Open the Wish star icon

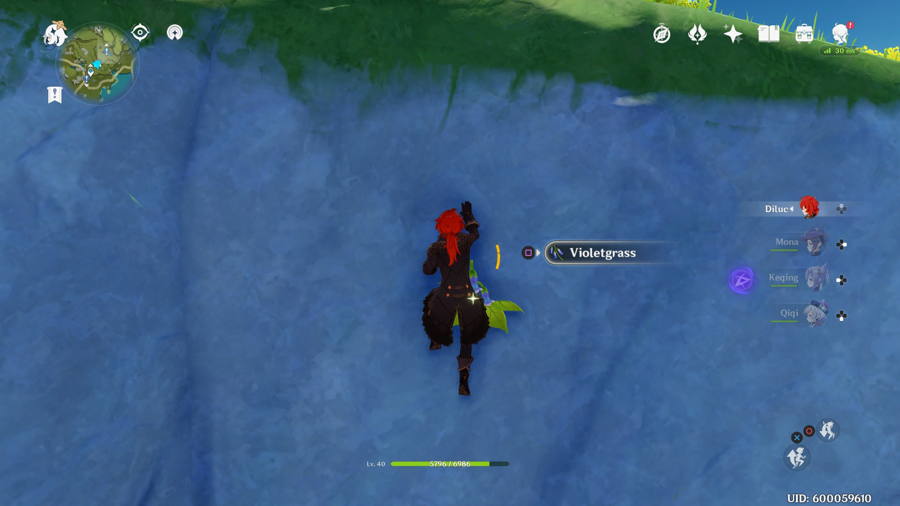tap(733, 34)
